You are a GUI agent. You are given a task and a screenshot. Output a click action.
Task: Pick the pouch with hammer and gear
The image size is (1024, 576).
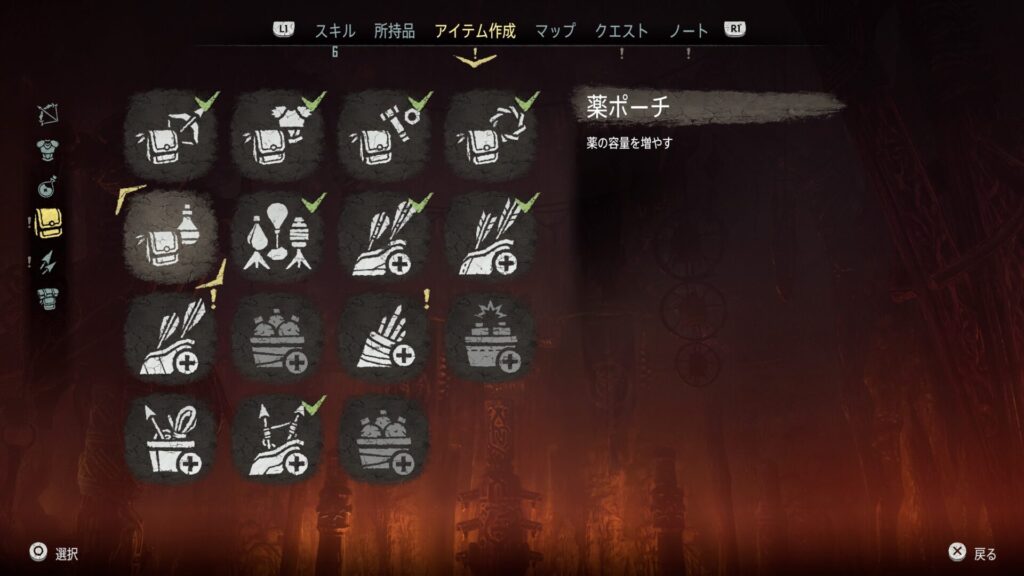[x=384, y=135]
